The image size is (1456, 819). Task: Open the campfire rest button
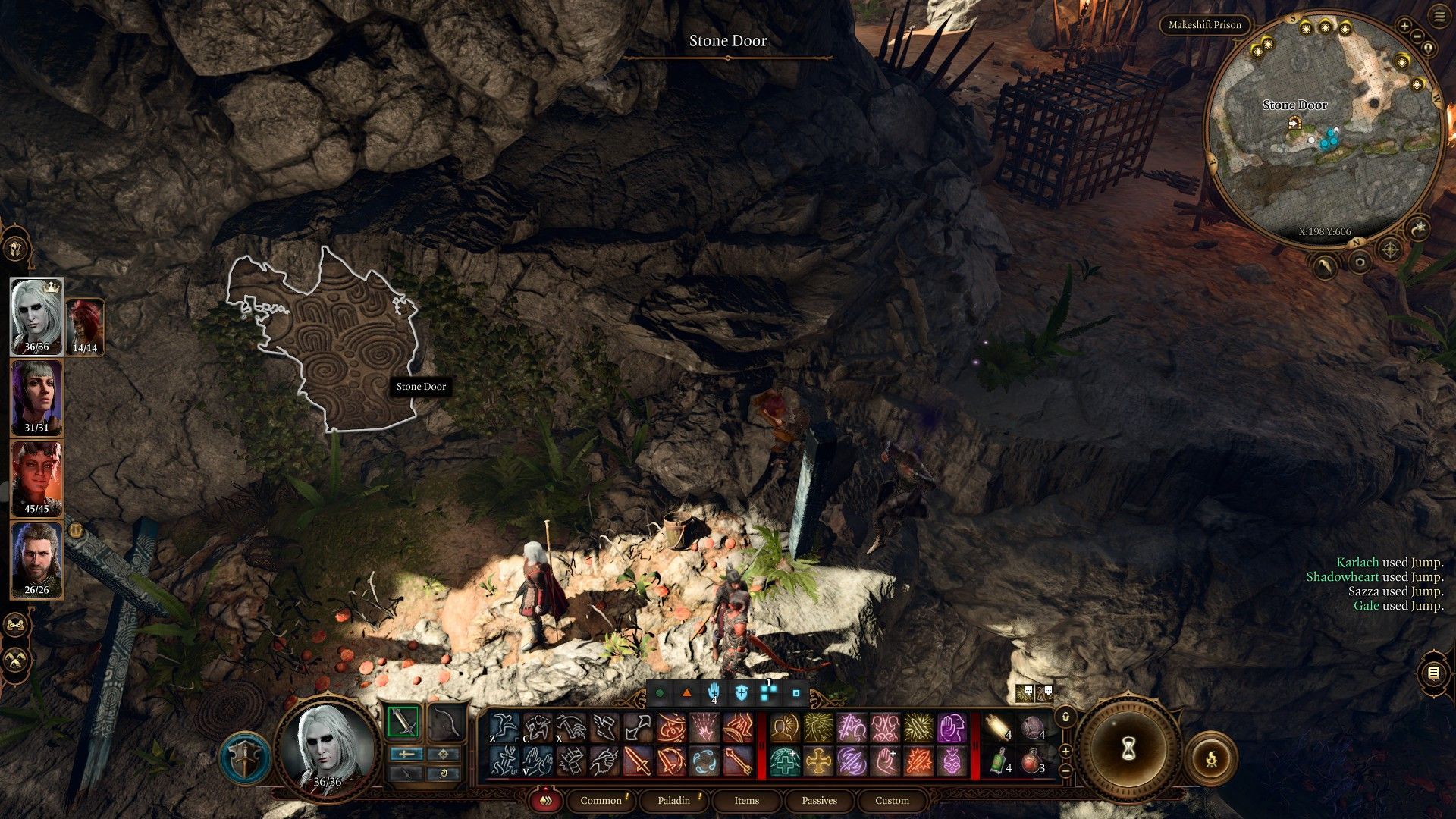(x=1211, y=758)
